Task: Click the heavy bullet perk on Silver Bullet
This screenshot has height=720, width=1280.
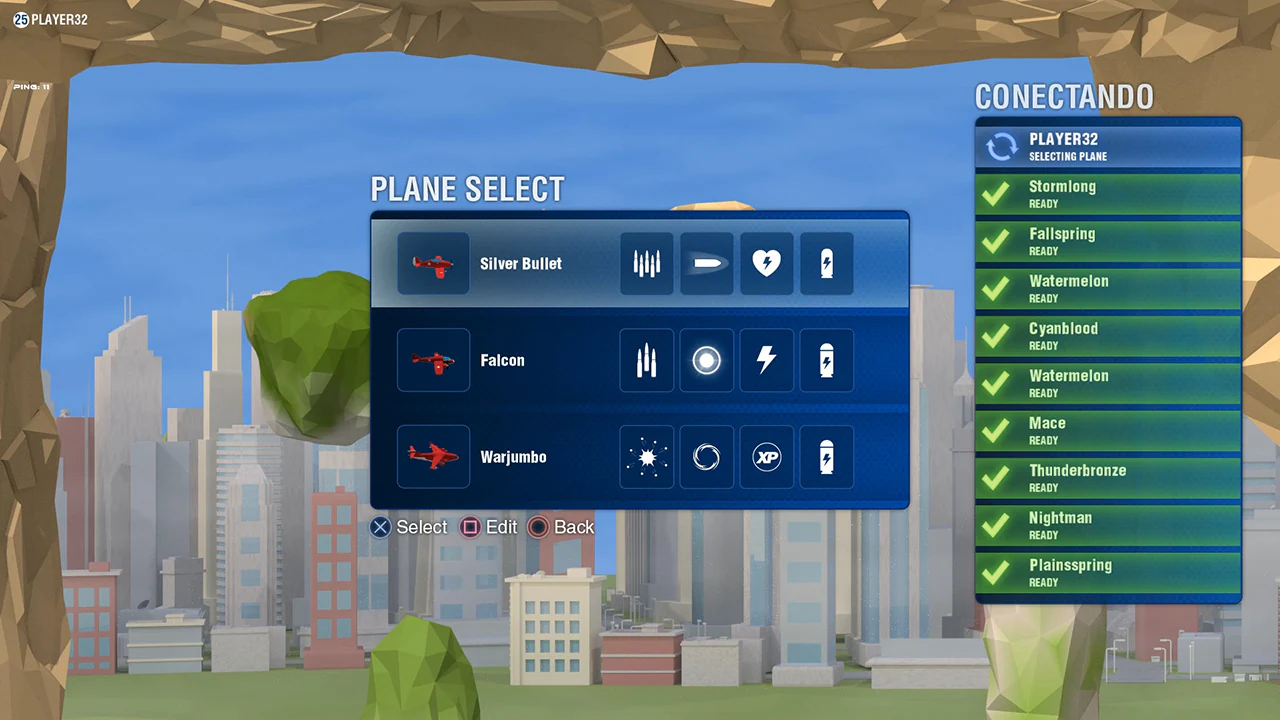Action: click(x=706, y=263)
